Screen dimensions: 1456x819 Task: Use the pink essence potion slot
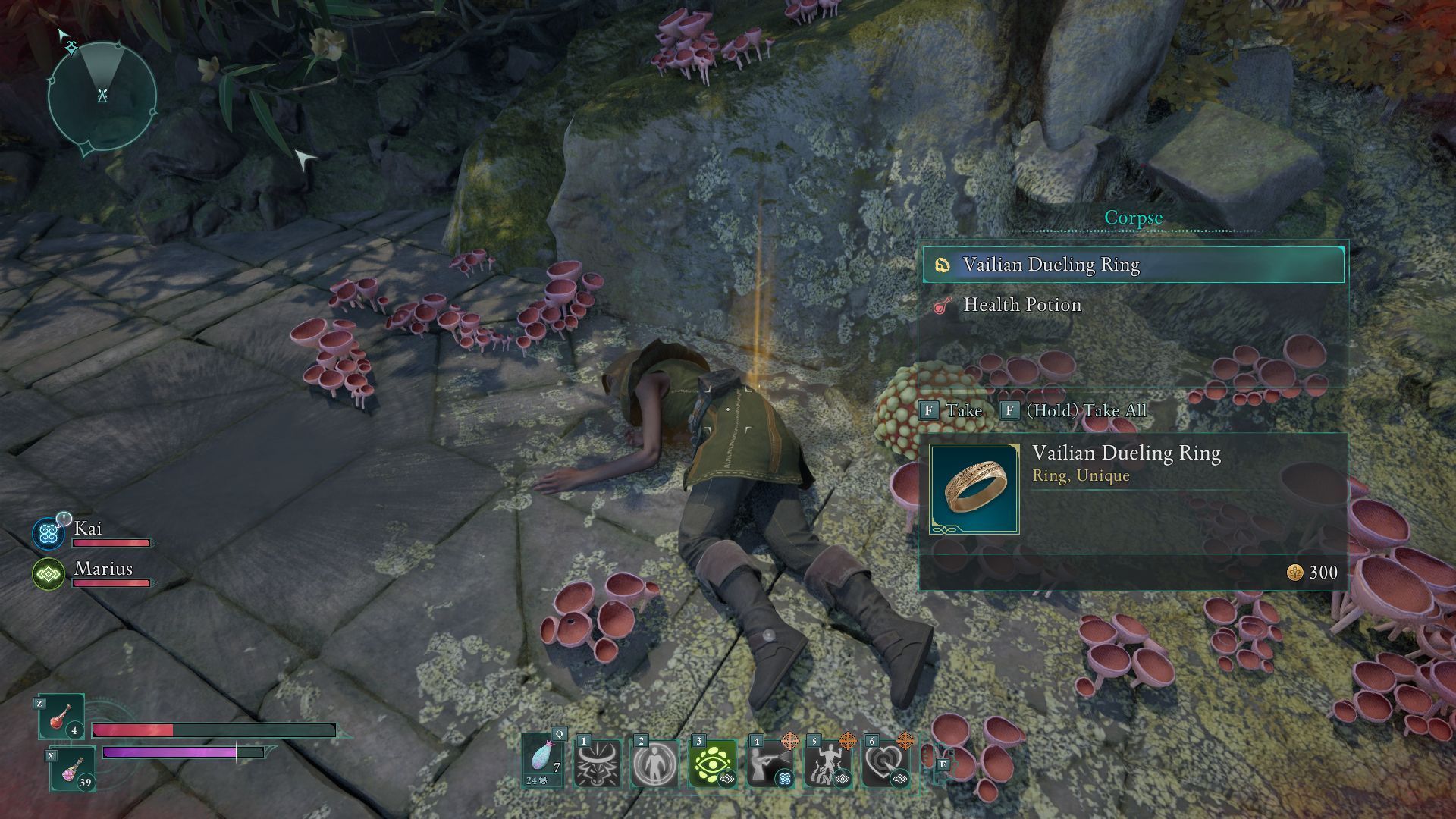tap(73, 768)
